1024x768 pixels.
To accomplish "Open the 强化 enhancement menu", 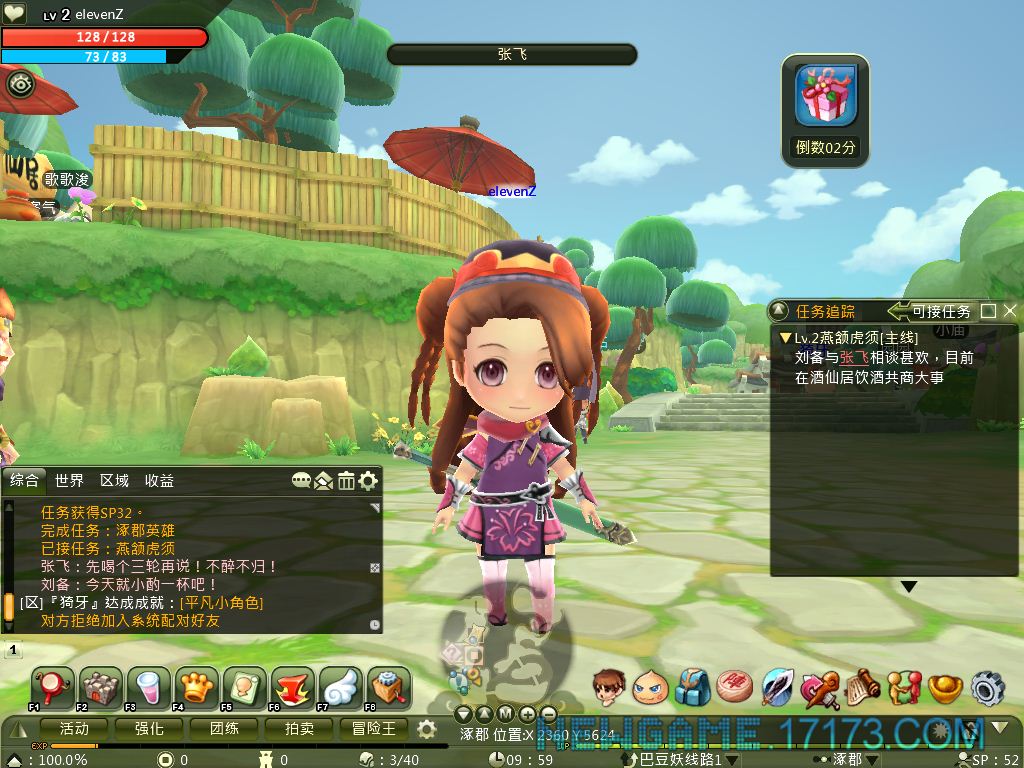I will point(149,729).
